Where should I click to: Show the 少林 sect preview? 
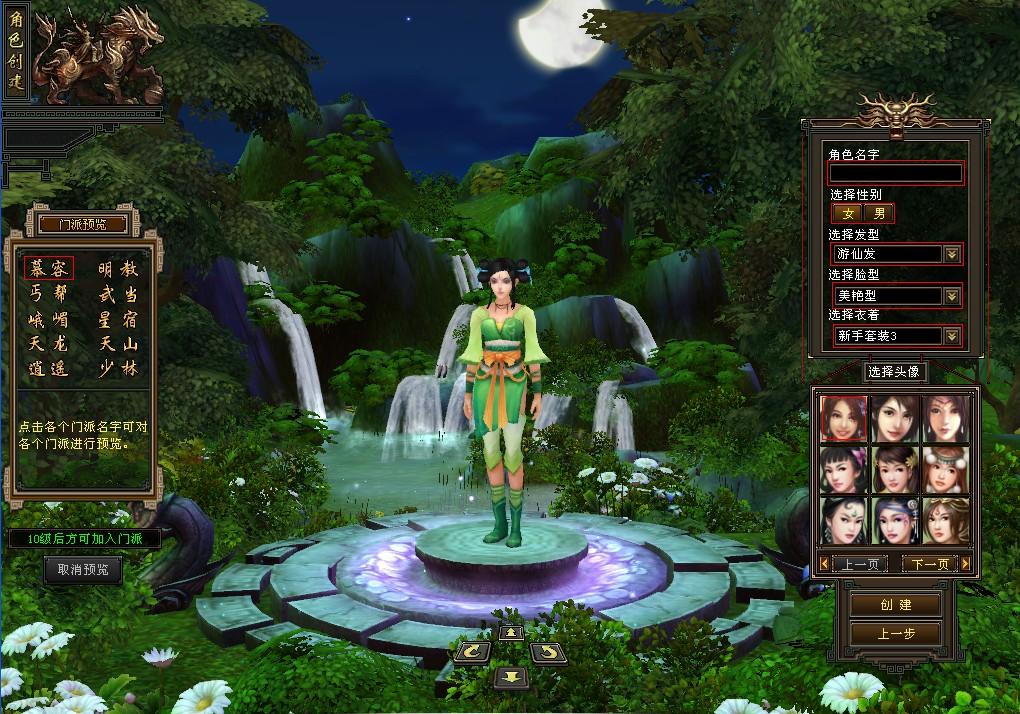tap(118, 368)
